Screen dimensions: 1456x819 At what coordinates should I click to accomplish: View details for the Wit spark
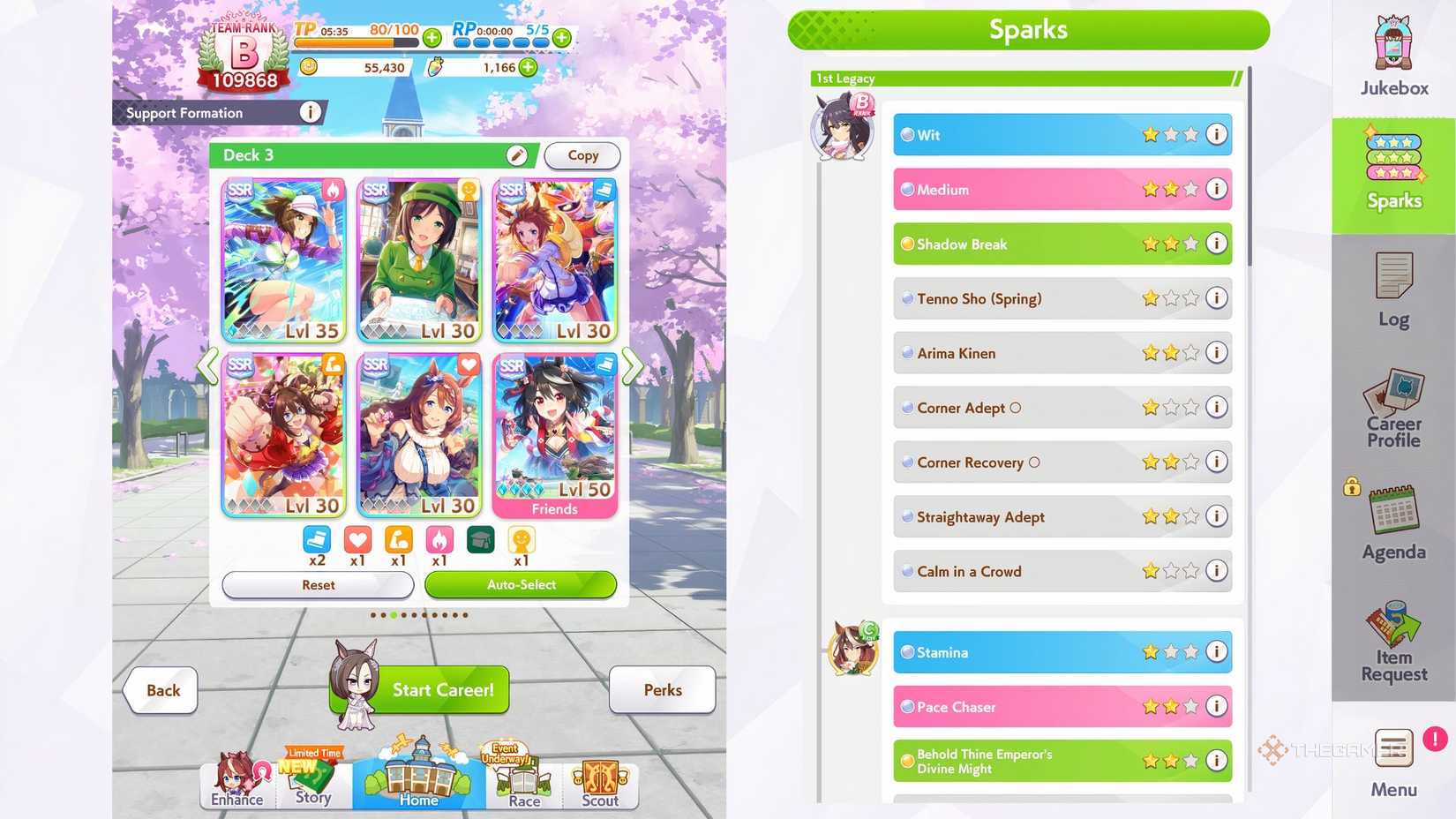1217,134
